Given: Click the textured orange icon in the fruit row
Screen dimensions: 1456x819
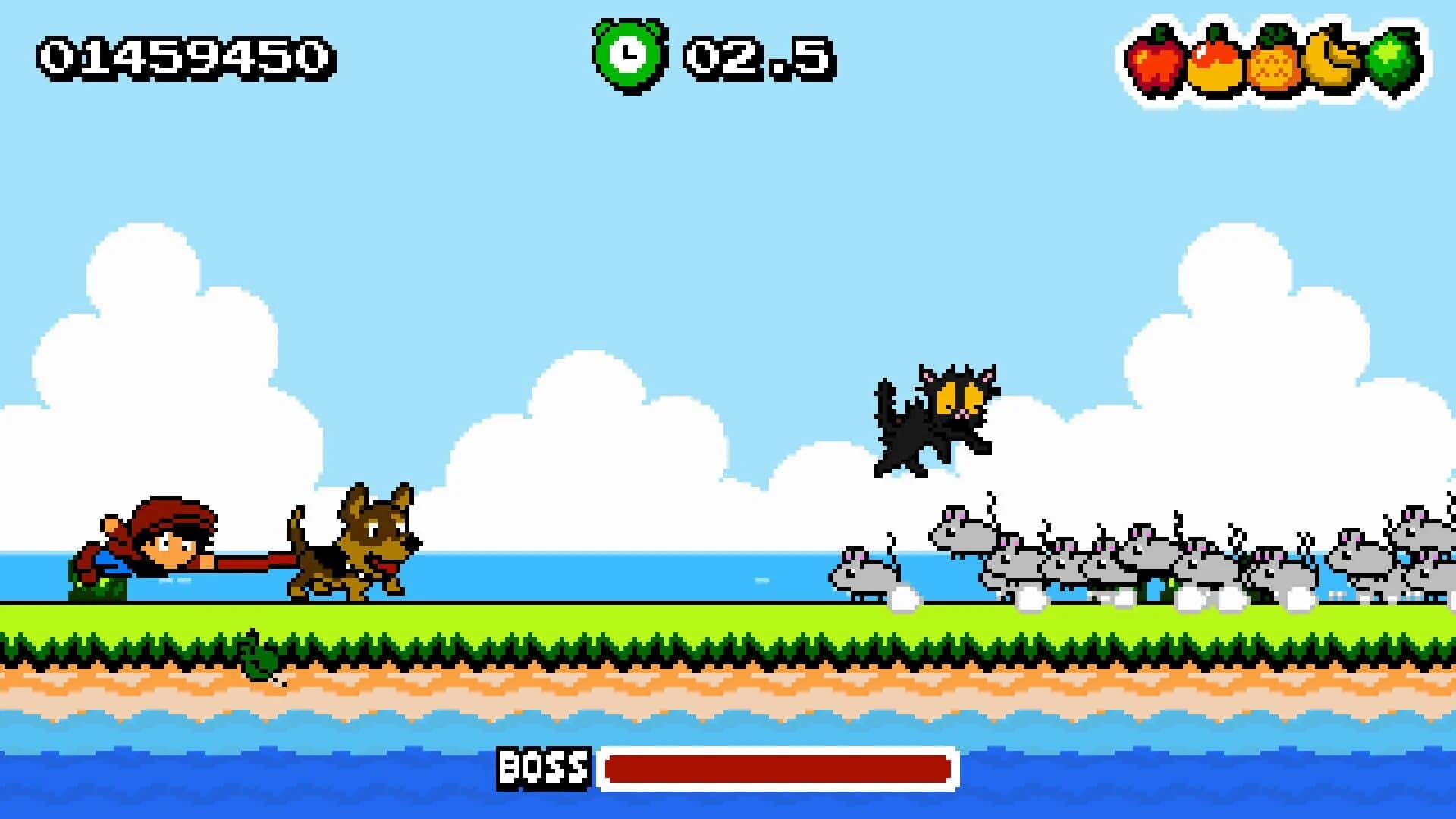Looking at the screenshot, I should coord(1272,67).
